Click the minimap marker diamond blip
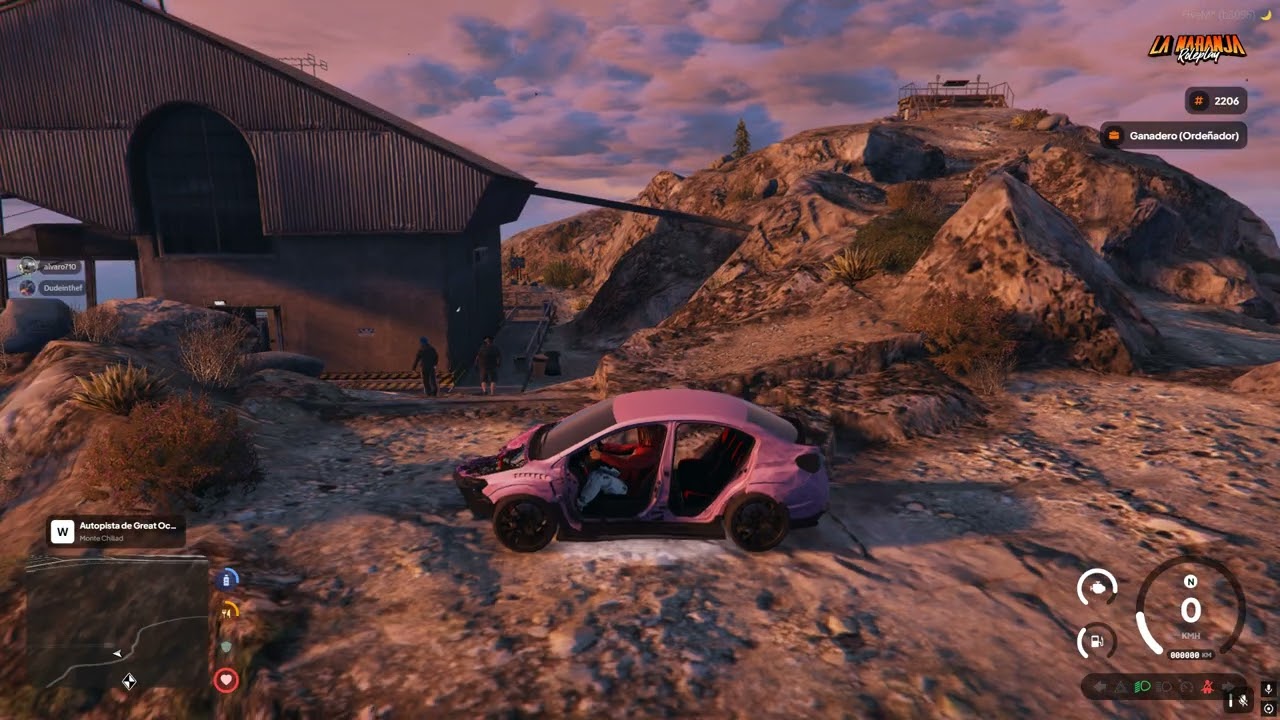The image size is (1280, 720). tap(129, 682)
